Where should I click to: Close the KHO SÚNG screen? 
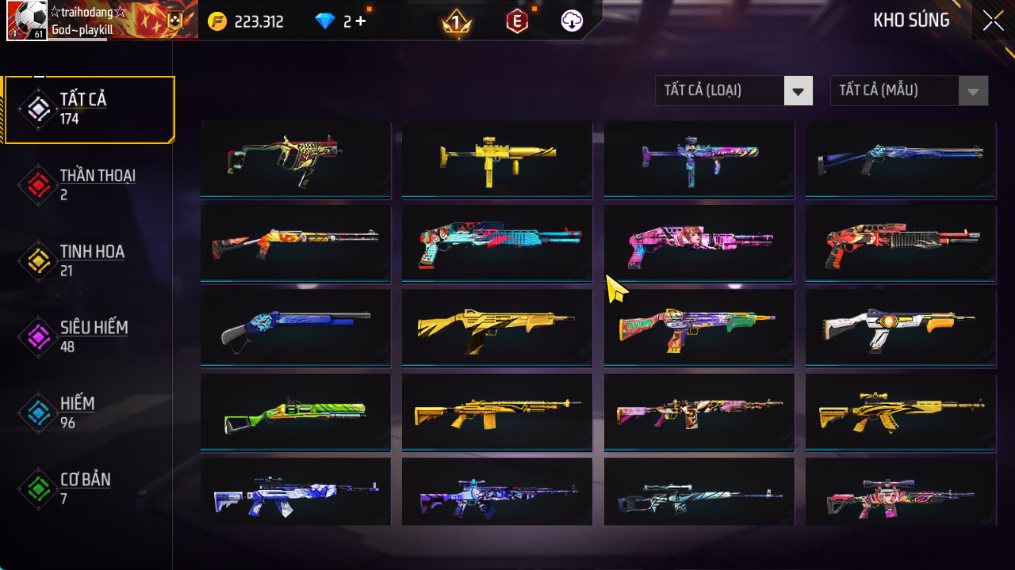tap(992, 21)
